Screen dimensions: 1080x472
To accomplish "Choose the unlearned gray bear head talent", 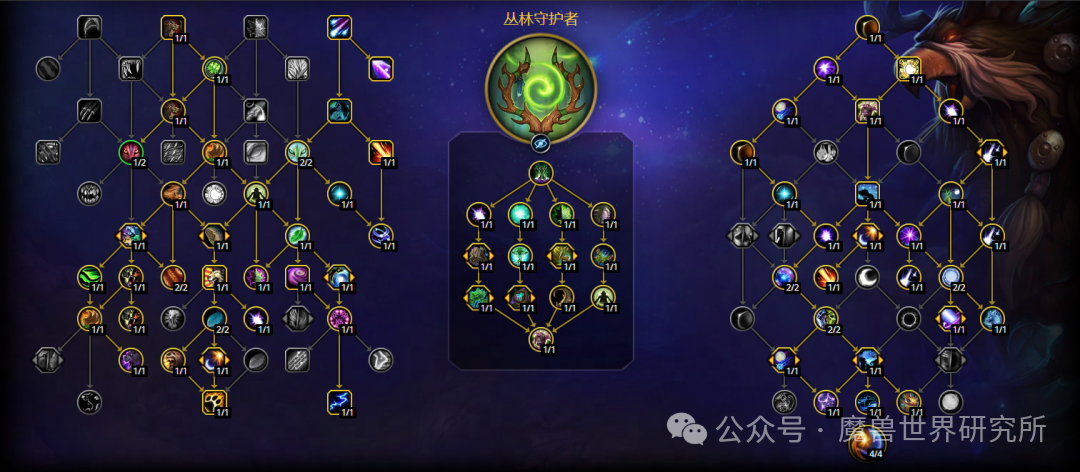I will [x=89, y=193].
